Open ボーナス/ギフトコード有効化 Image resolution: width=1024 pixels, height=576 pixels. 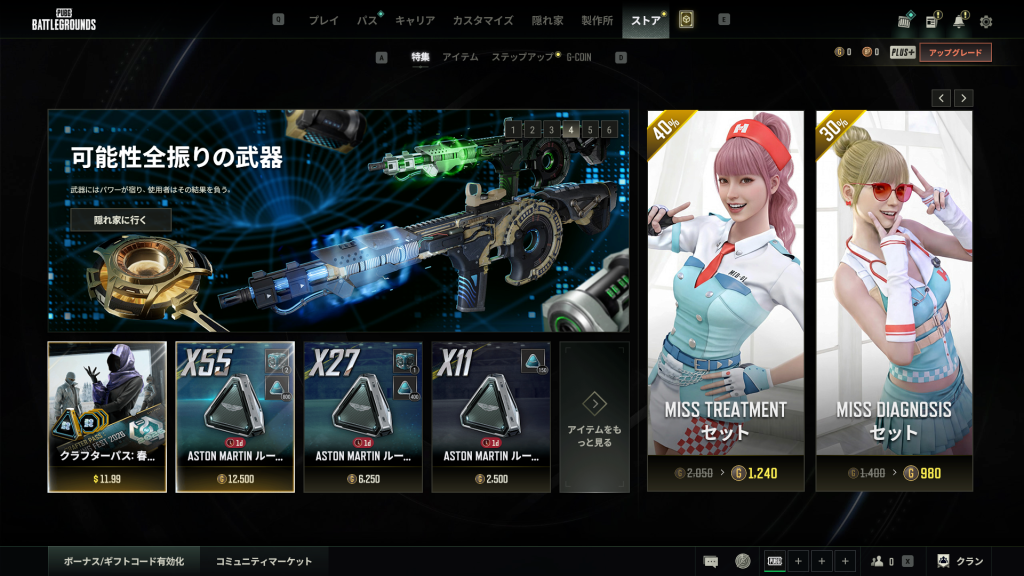124,562
